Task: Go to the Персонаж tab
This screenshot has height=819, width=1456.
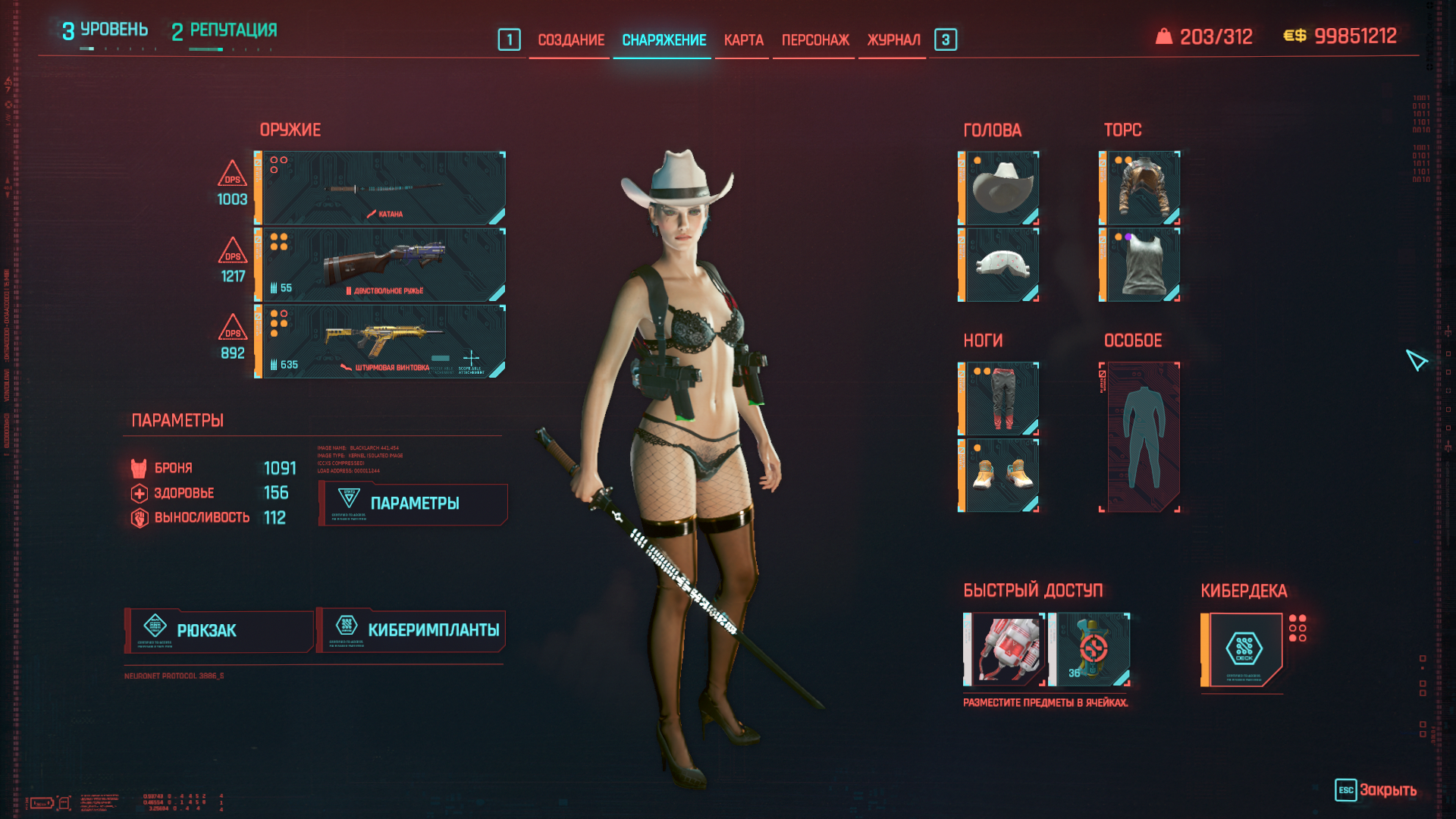Action: click(815, 40)
